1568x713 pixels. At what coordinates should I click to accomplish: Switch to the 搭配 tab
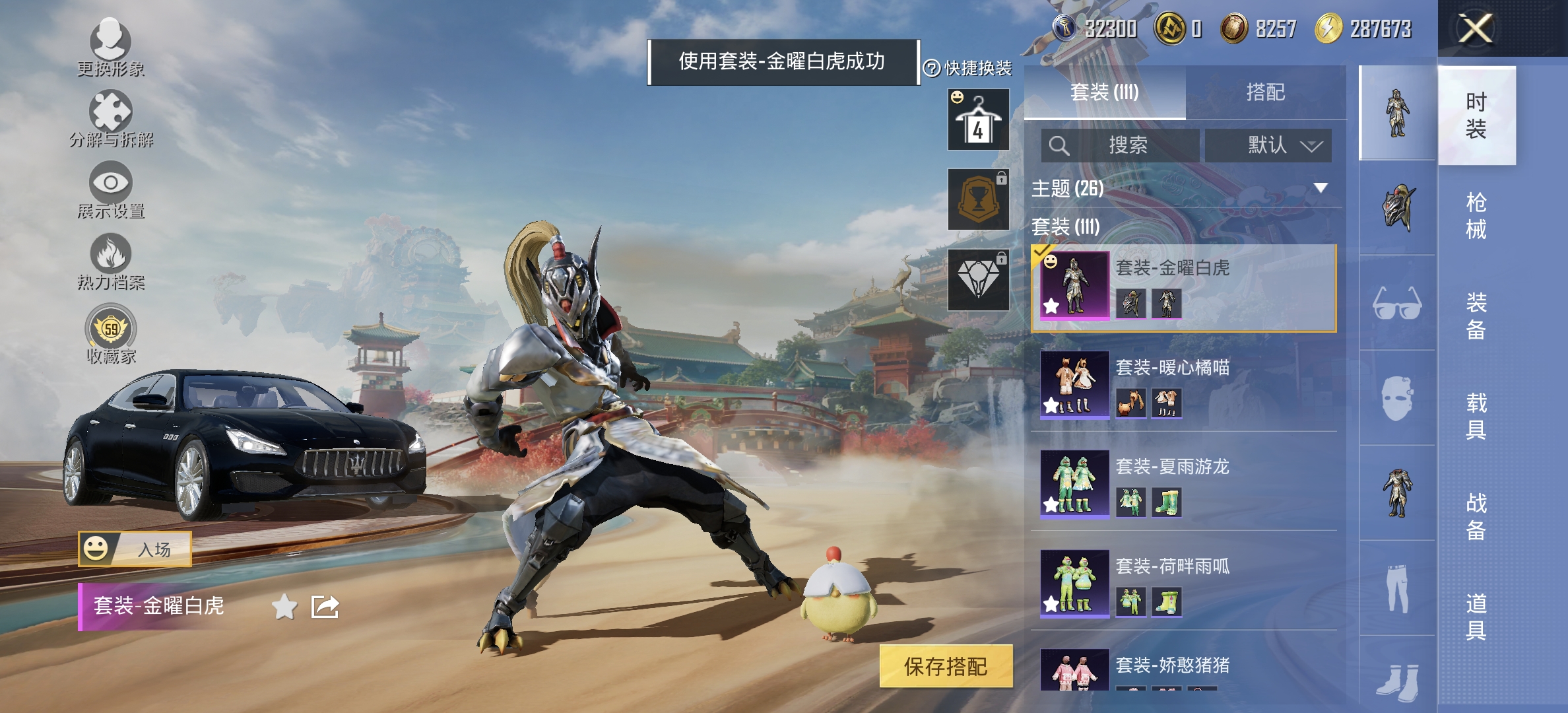pos(1268,92)
